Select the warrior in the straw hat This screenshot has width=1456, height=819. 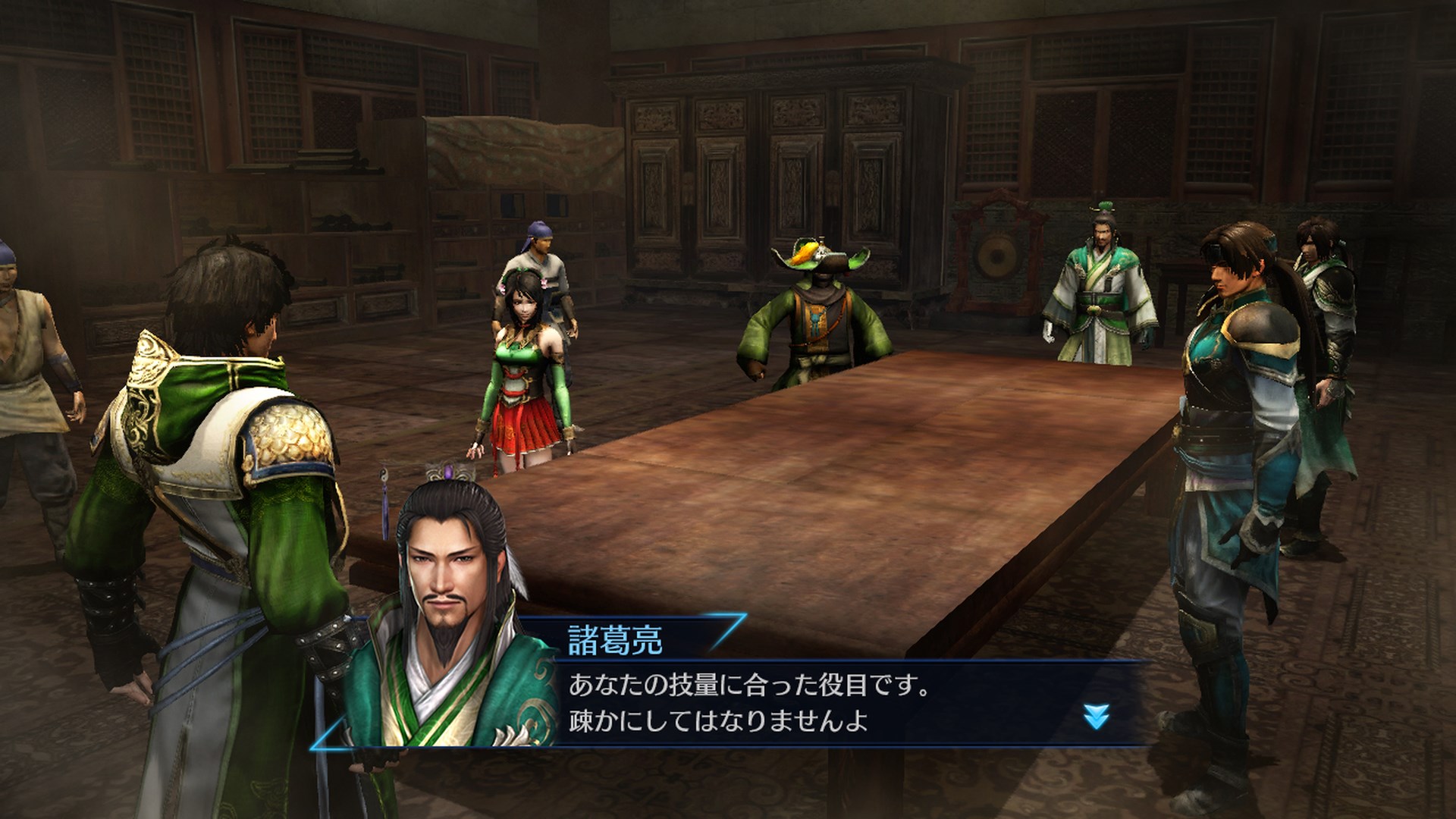(815, 318)
